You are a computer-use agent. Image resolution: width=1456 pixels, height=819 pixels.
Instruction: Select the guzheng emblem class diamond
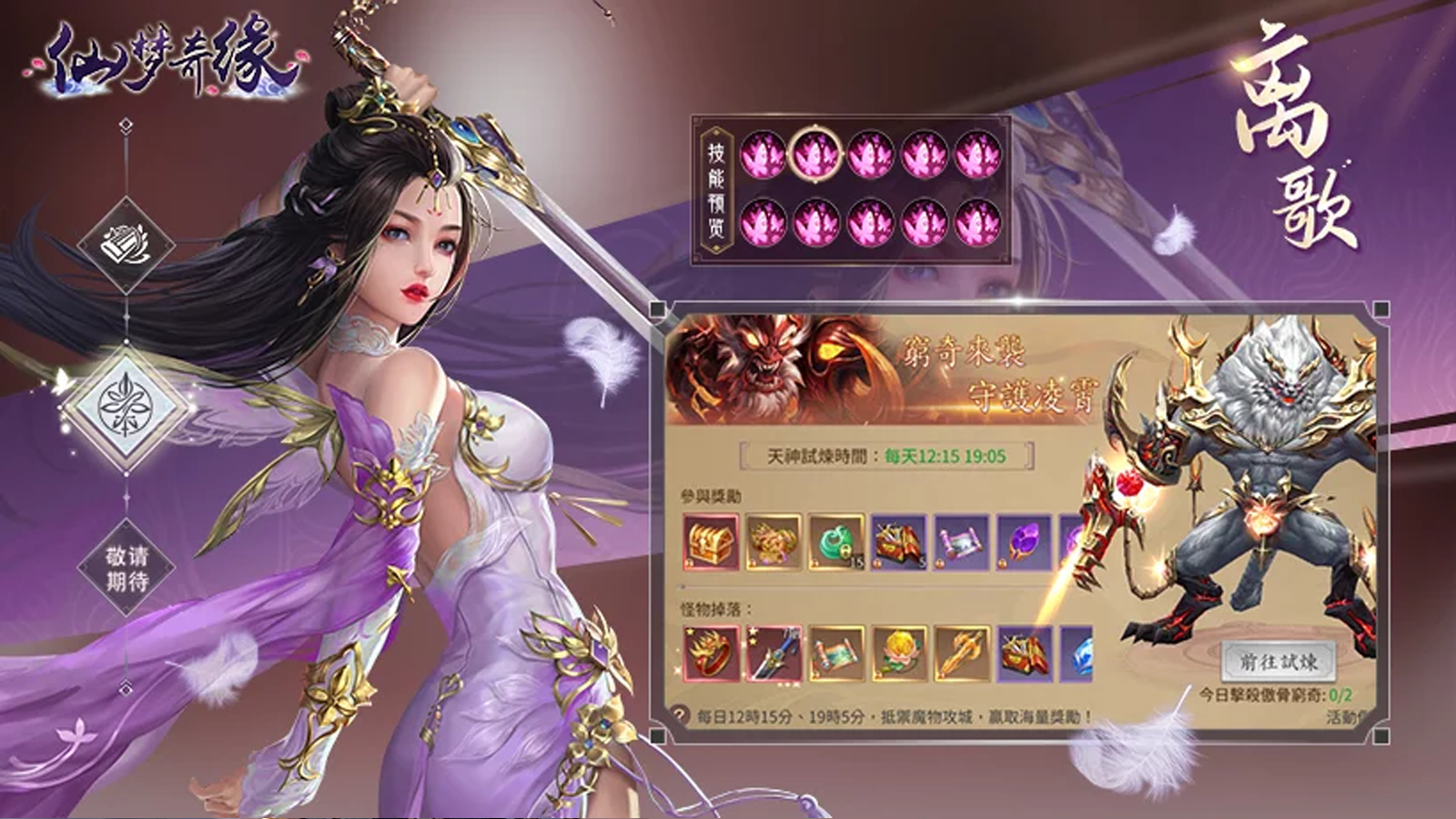[x=126, y=245]
